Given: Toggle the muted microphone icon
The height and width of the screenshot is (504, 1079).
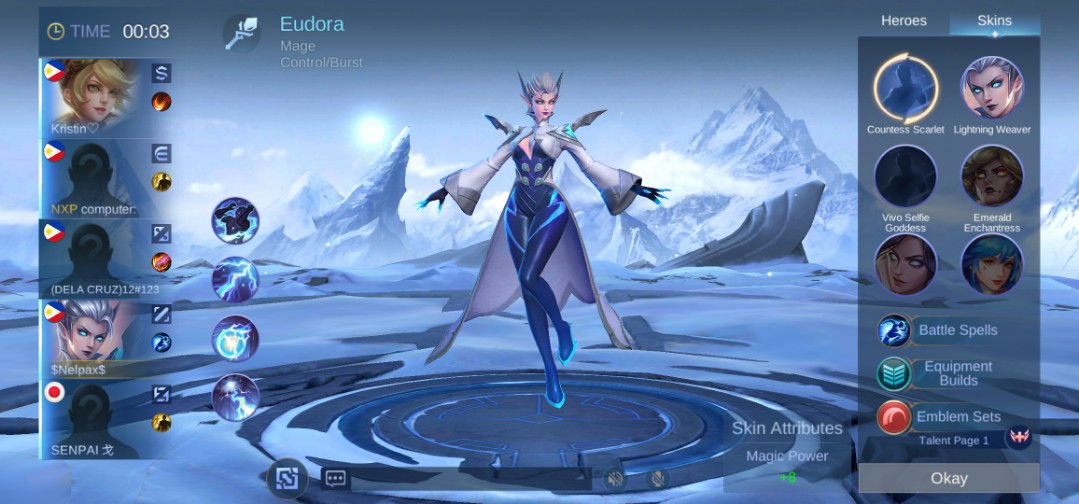Looking at the screenshot, I should (658, 478).
